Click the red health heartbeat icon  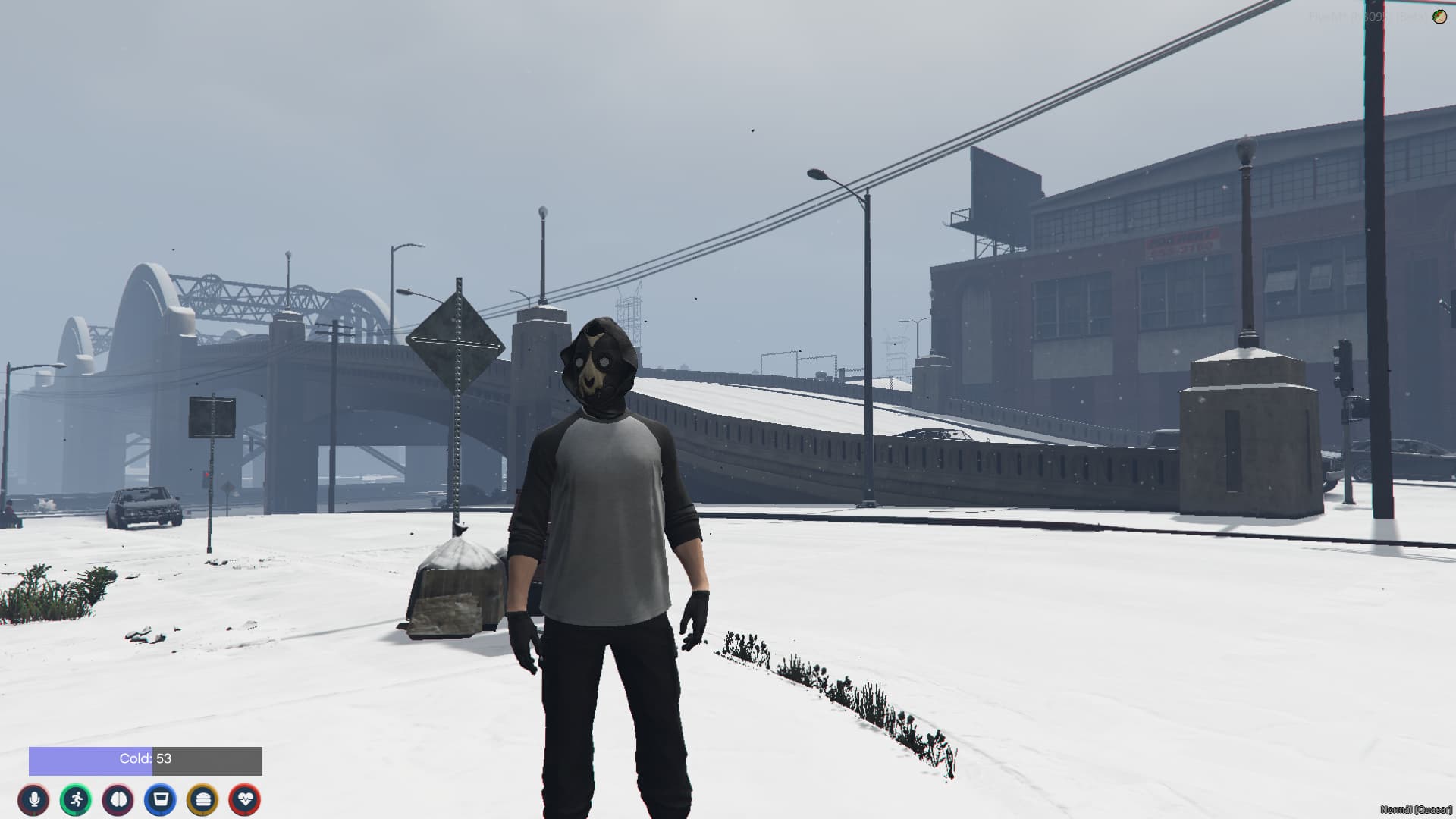pyautogui.click(x=243, y=800)
